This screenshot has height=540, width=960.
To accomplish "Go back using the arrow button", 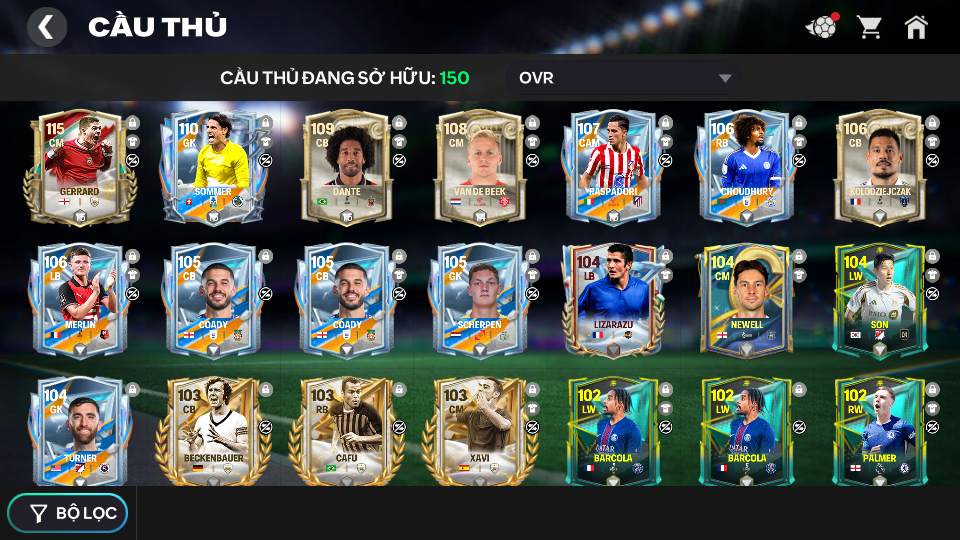I will 46,27.
